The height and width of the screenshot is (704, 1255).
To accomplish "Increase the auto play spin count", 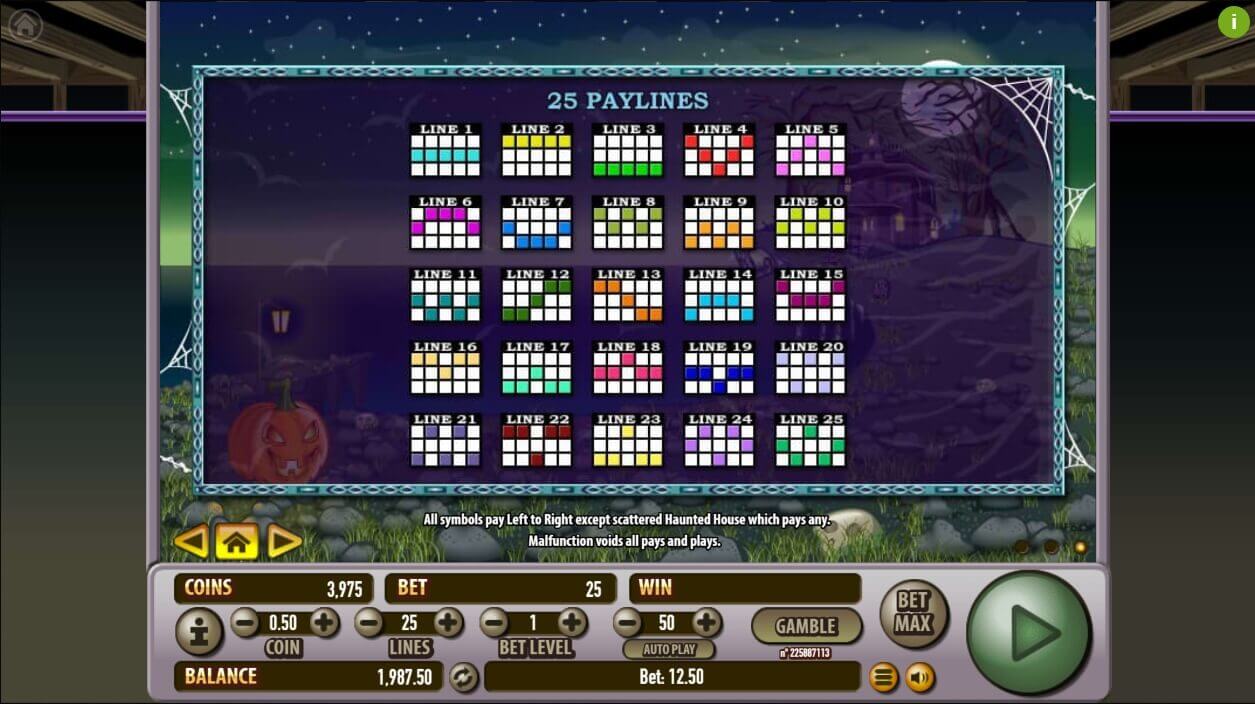I will 706,623.
